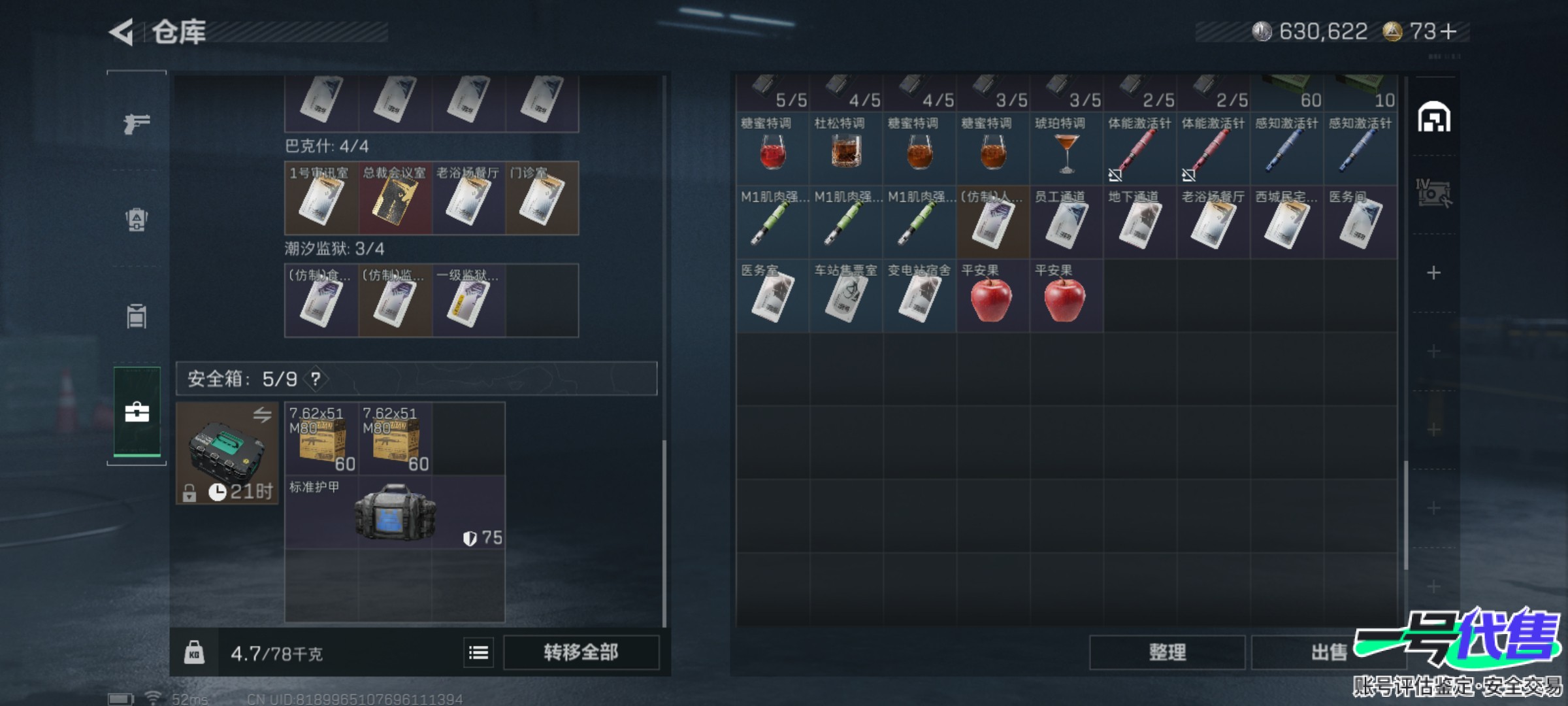Screen dimensions: 1568x706
Task: Pick the 一级监狱 key card
Action: click(468, 301)
